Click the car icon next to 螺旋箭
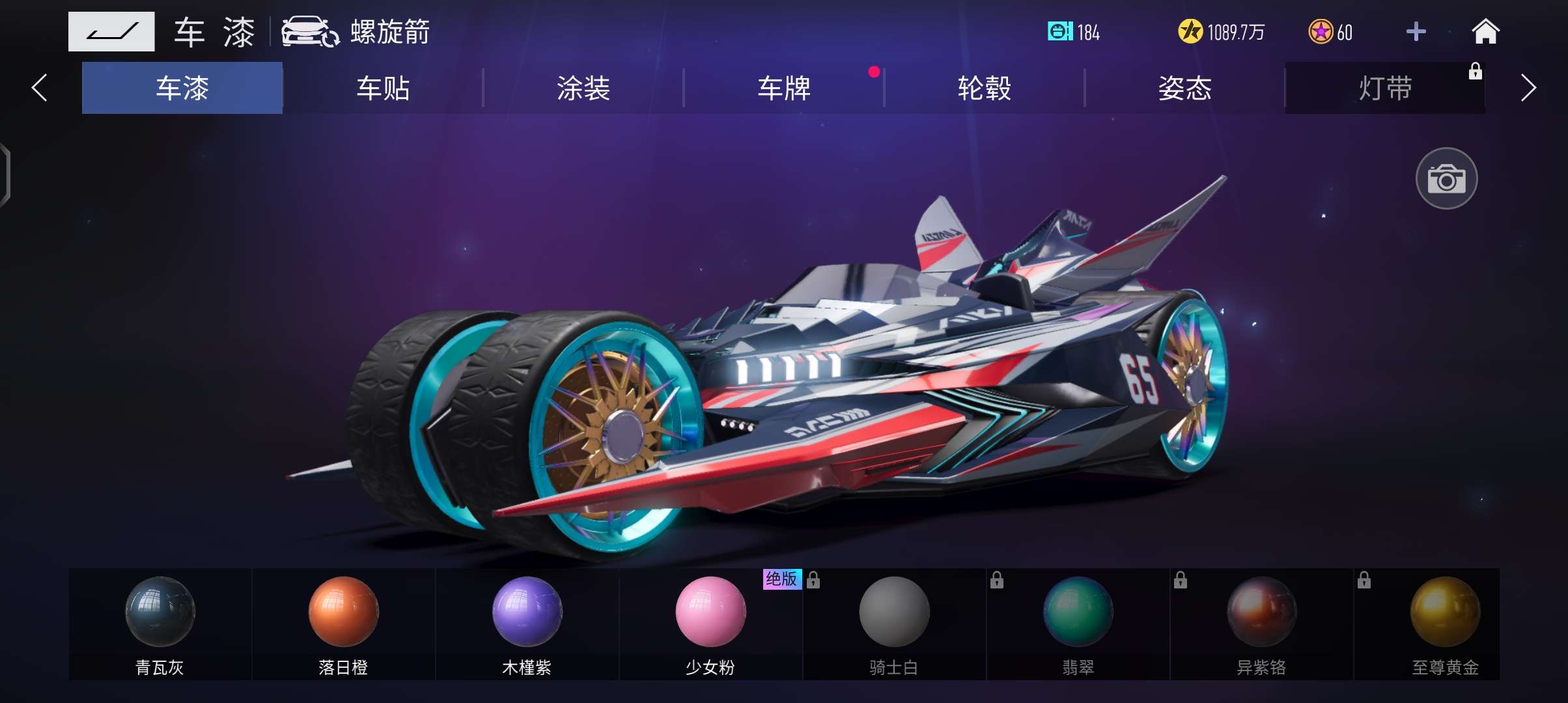The width and height of the screenshot is (1568, 703). point(306,31)
